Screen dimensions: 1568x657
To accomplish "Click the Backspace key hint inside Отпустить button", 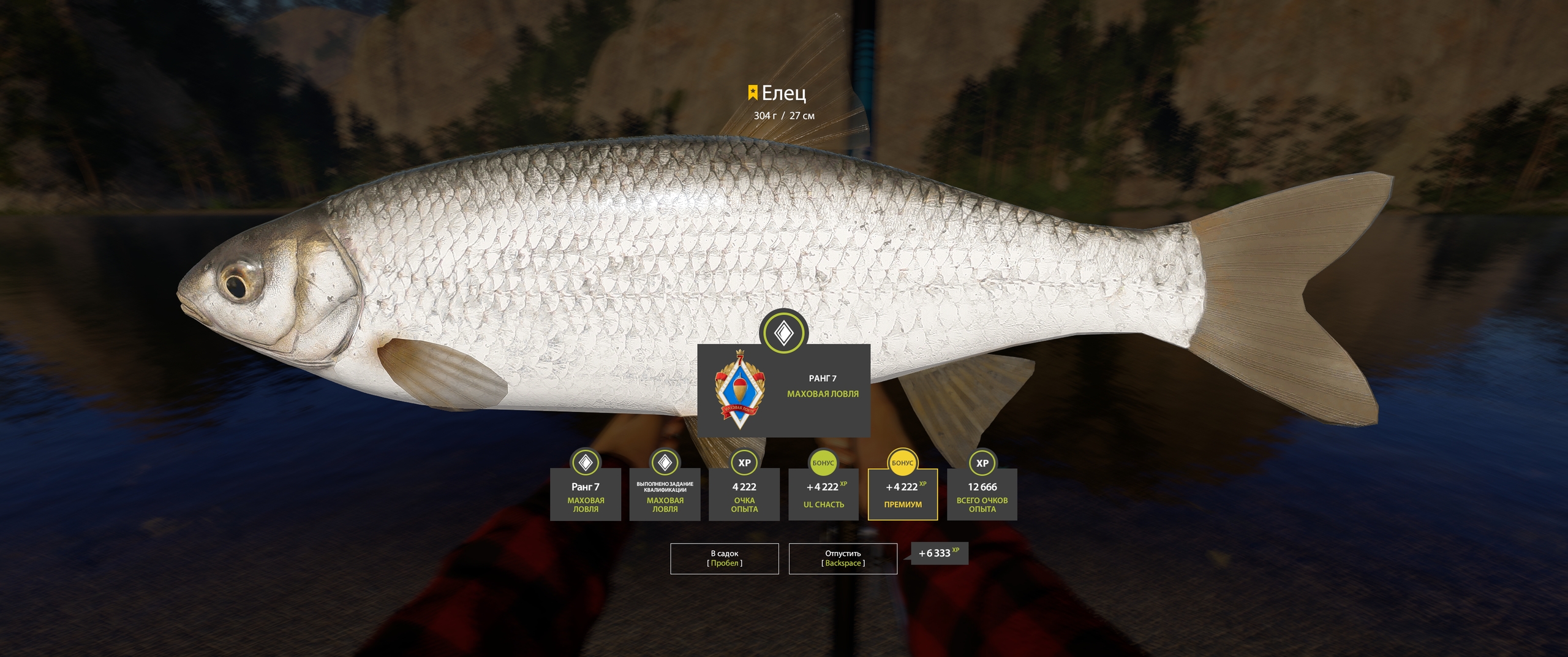I will (843, 564).
